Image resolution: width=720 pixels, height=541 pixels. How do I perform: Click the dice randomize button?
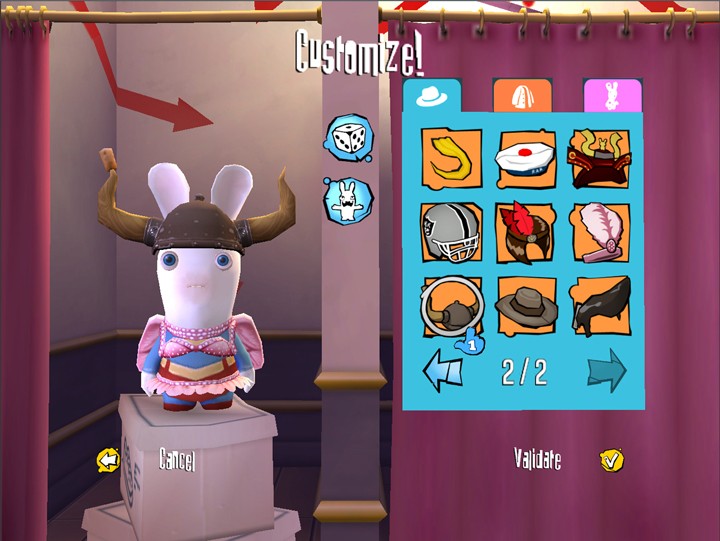pyautogui.click(x=348, y=139)
